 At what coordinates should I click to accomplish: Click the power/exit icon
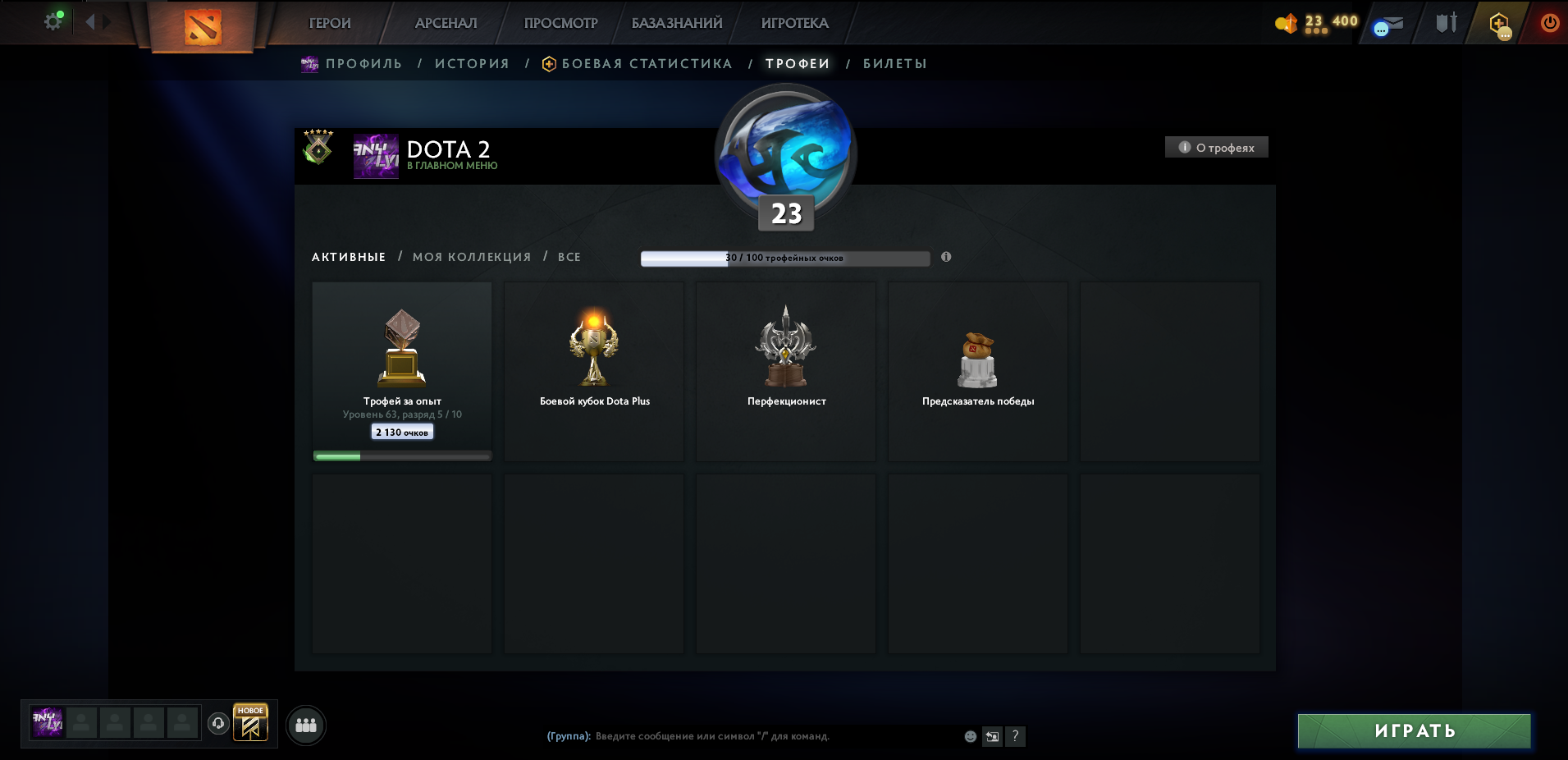tap(1550, 24)
